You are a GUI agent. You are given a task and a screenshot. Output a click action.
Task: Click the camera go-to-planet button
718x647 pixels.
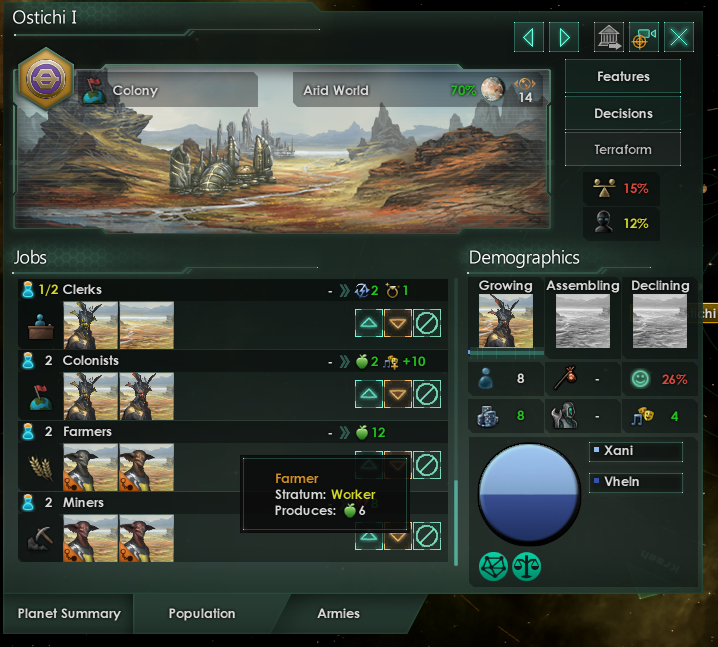point(643,38)
